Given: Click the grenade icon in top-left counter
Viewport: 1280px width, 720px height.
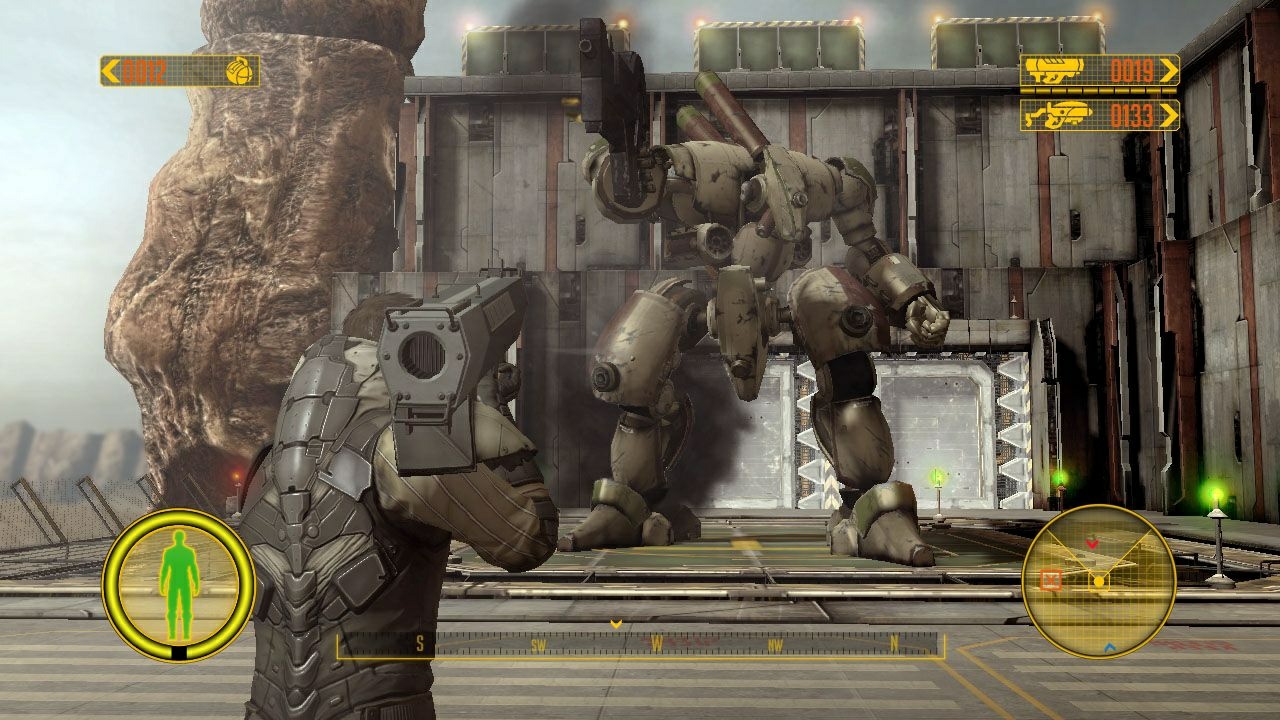Looking at the screenshot, I should pyautogui.click(x=237, y=70).
